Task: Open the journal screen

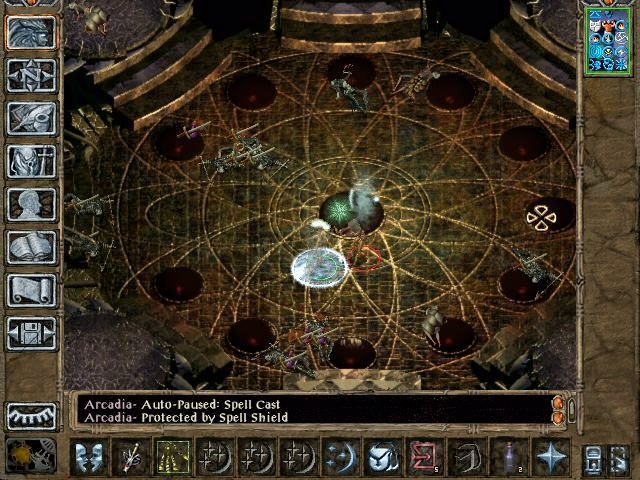Action: pyautogui.click(x=31, y=118)
